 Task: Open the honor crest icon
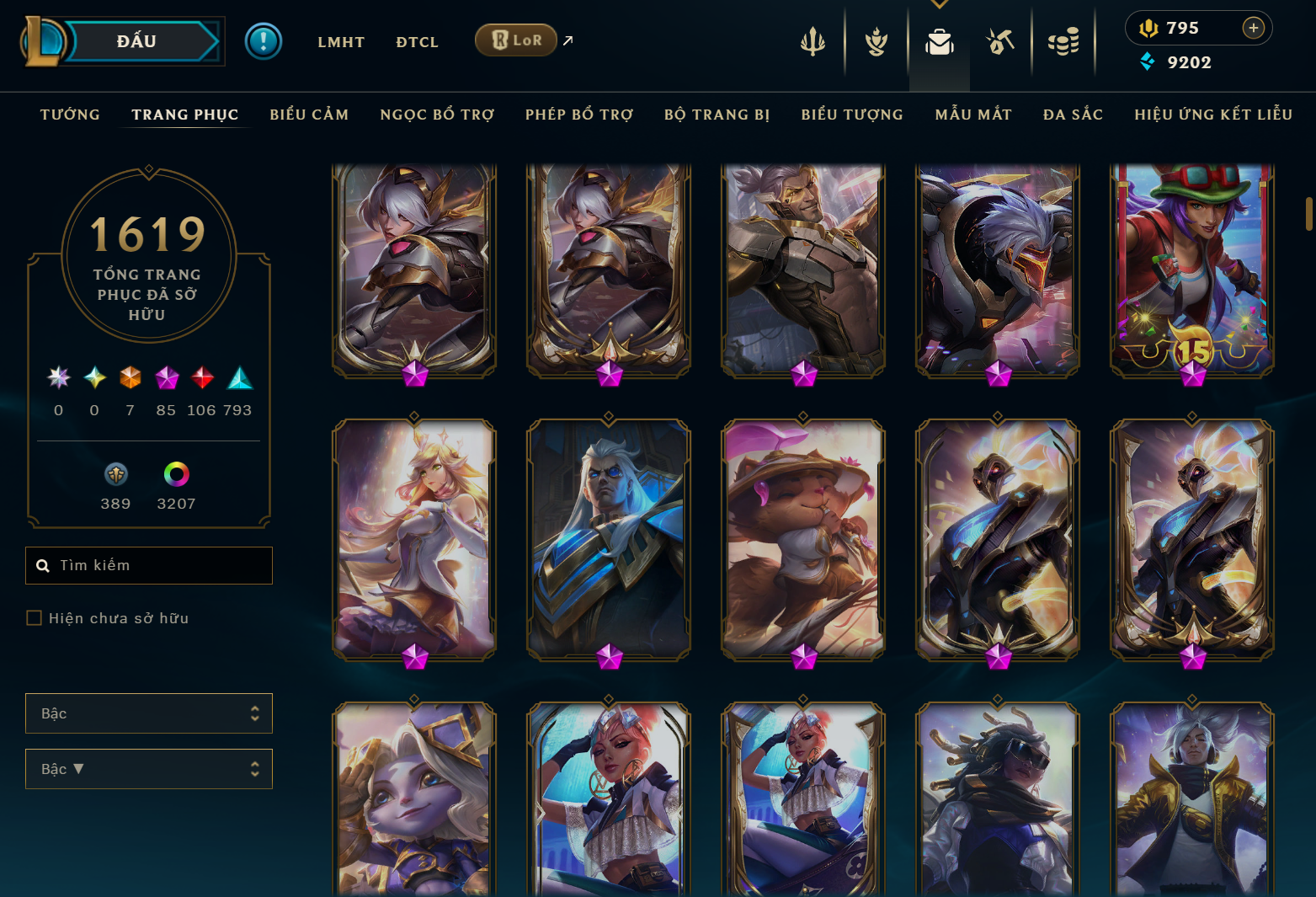876,42
